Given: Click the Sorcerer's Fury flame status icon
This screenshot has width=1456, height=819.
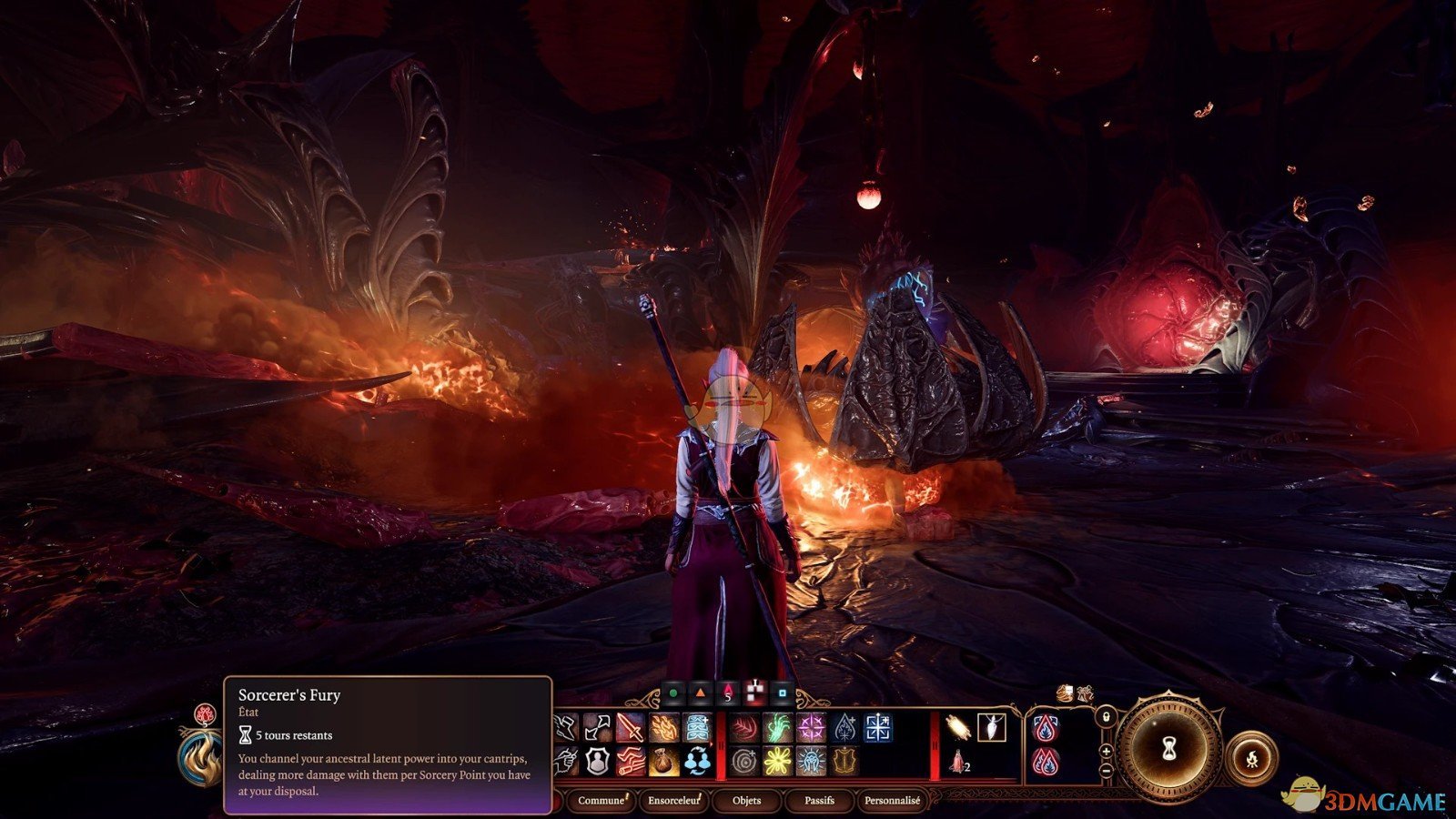Looking at the screenshot, I should pyautogui.click(x=200, y=757).
